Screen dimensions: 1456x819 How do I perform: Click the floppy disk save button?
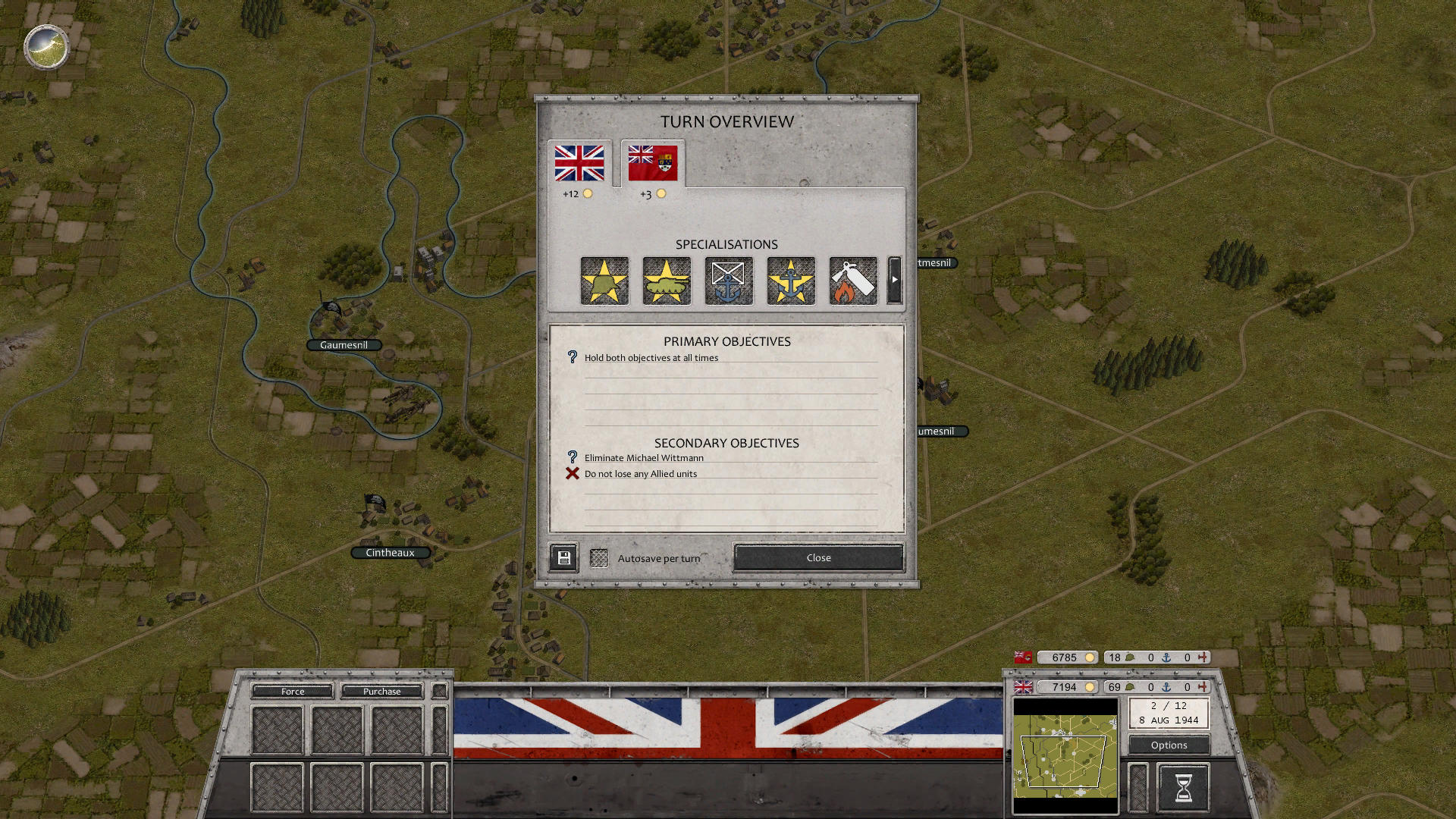(563, 558)
